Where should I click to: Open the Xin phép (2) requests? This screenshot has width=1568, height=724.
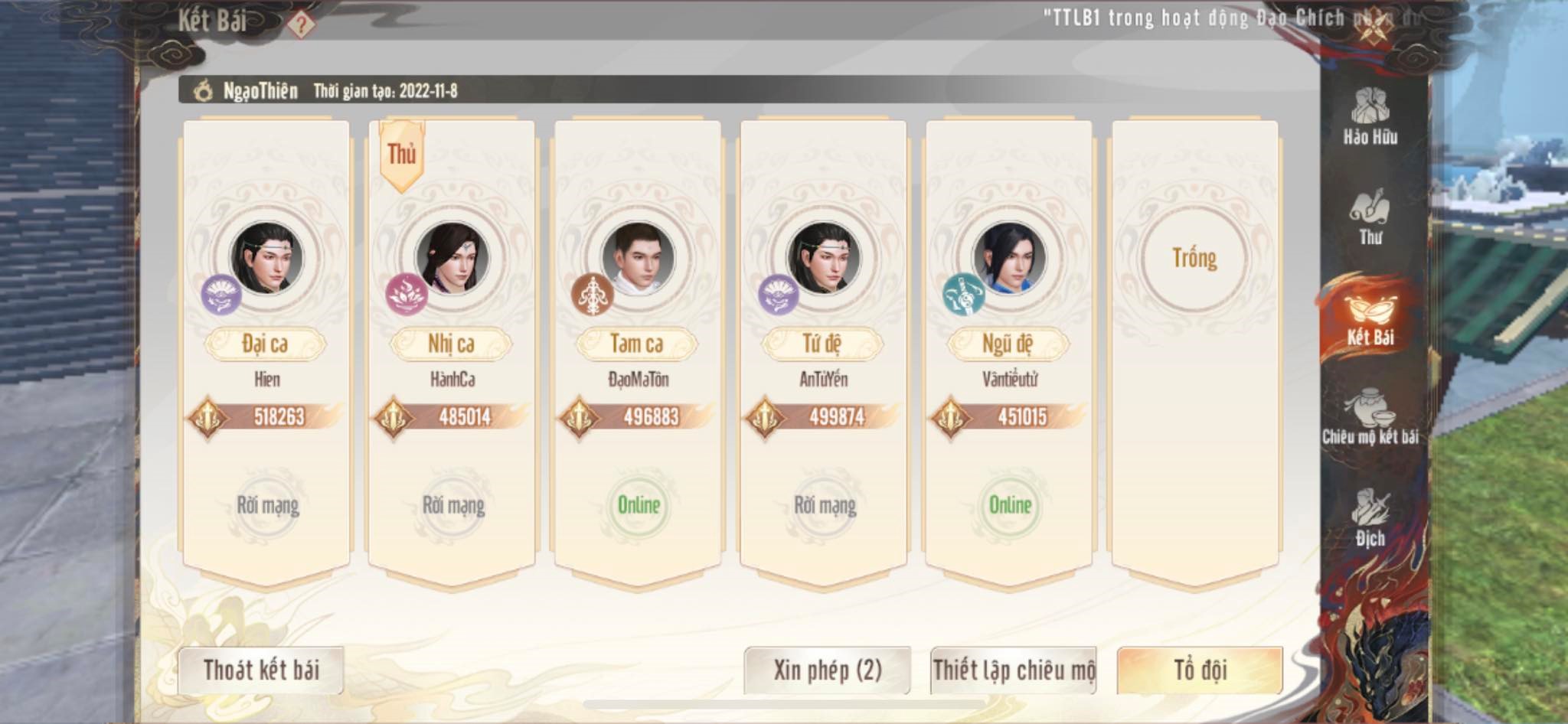click(x=827, y=670)
